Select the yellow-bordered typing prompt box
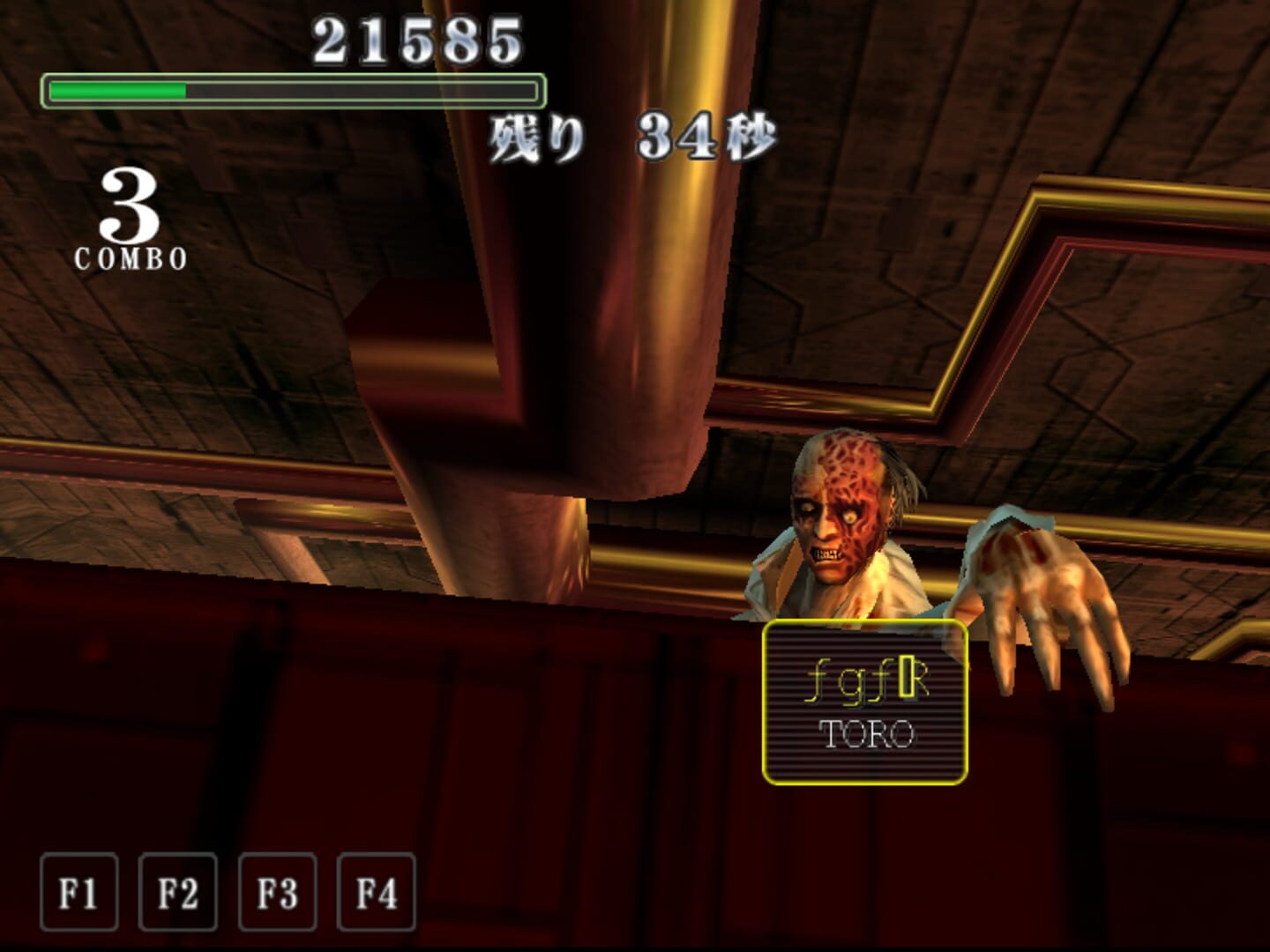The height and width of the screenshot is (952, 1270). 866,701
